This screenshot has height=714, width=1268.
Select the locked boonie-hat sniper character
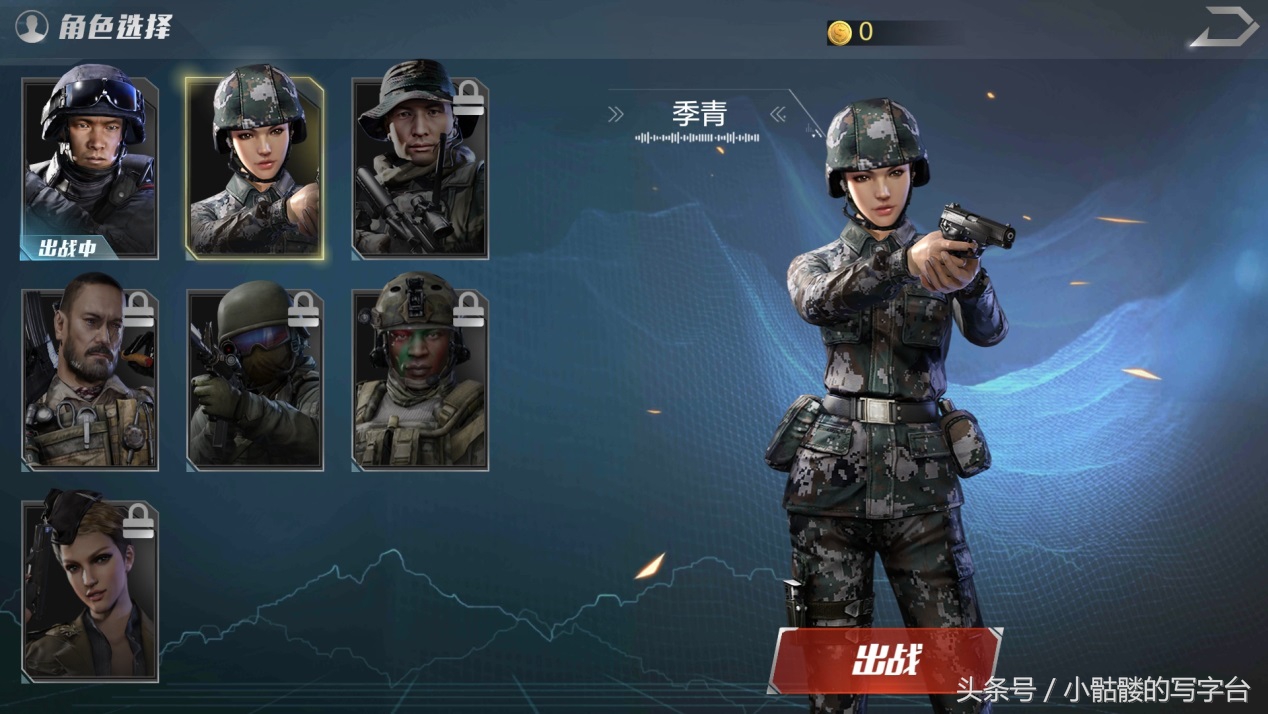click(420, 168)
